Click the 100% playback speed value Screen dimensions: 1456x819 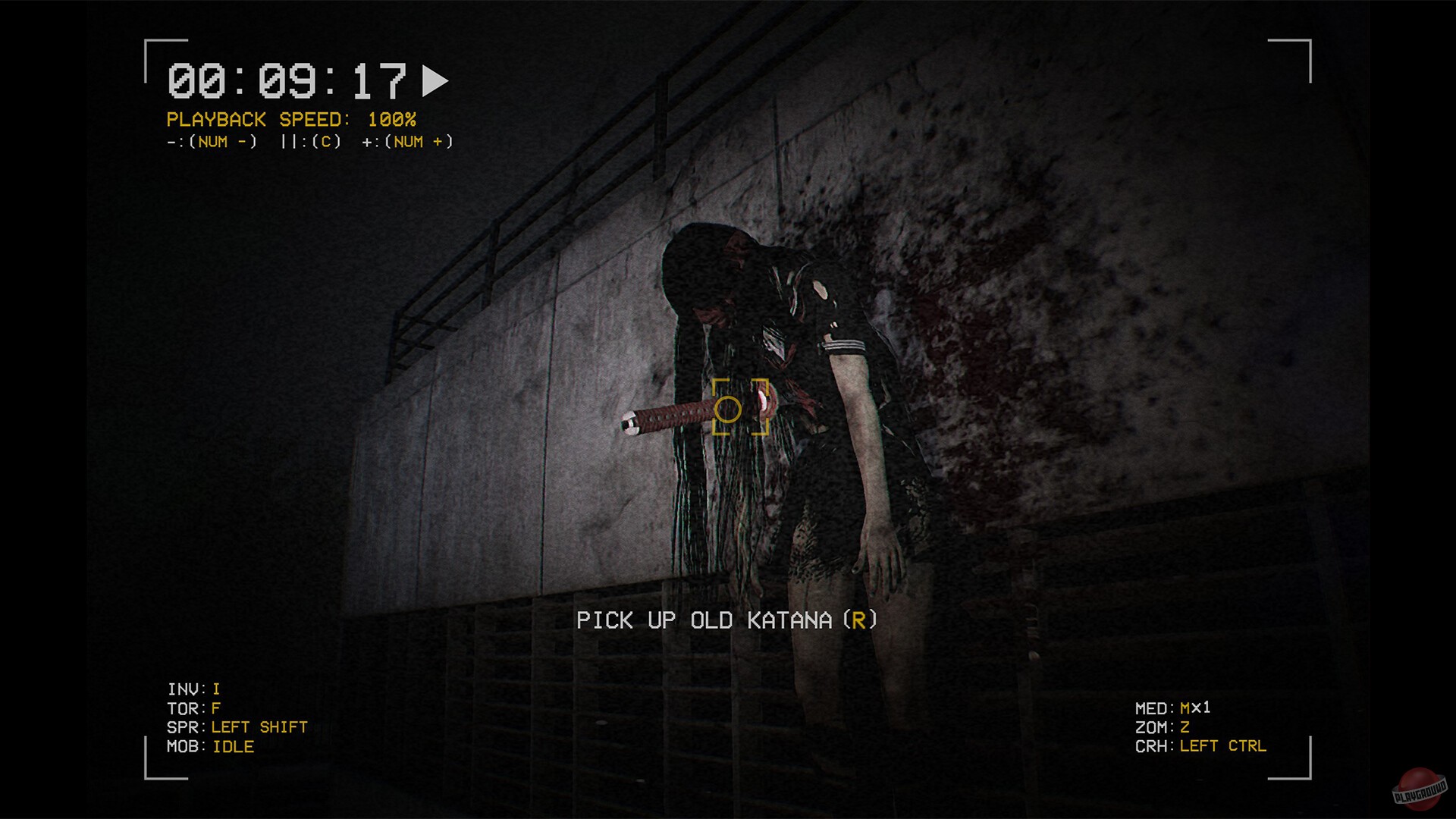pos(391,119)
